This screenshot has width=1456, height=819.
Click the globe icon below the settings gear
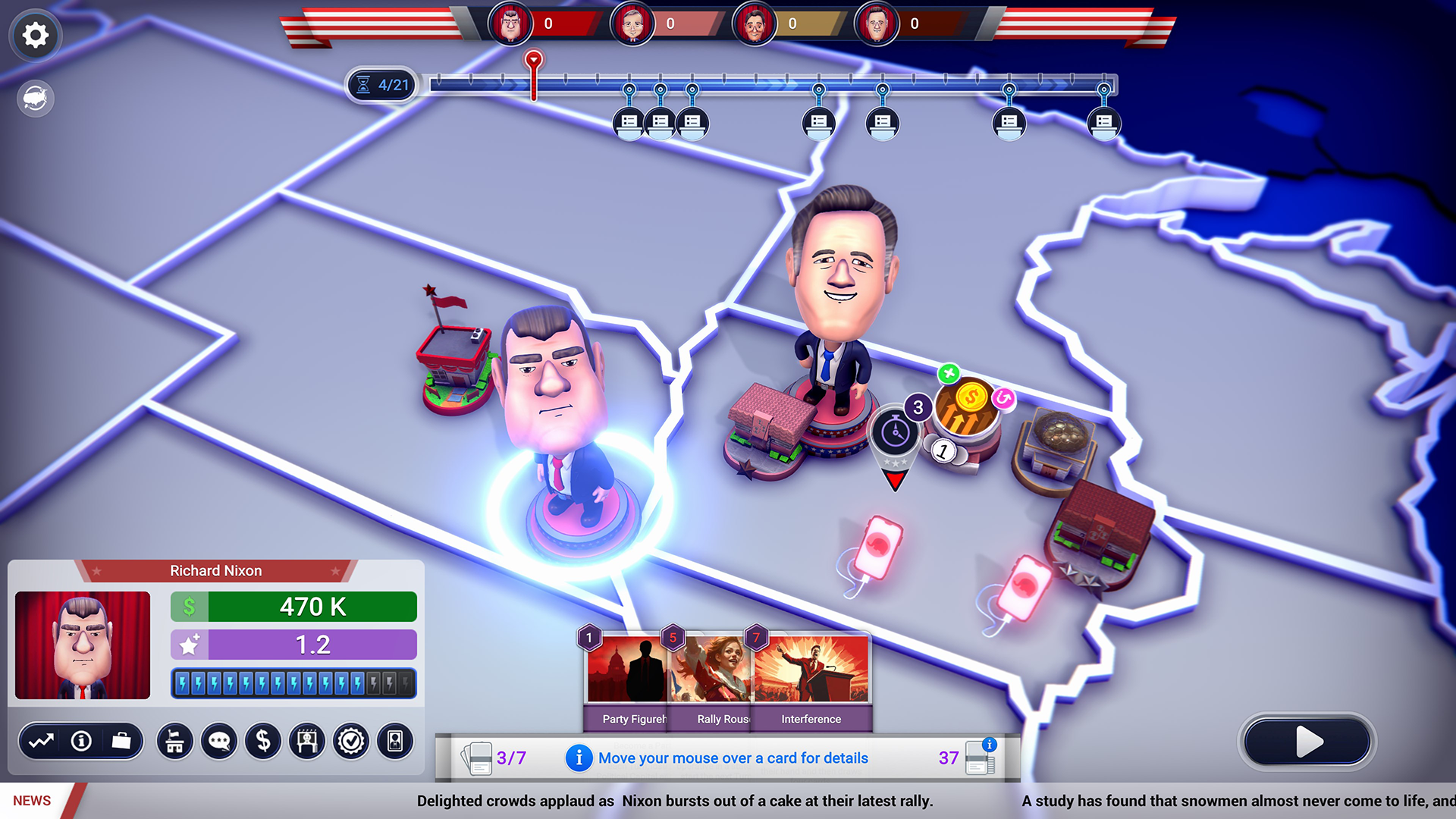click(x=35, y=99)
